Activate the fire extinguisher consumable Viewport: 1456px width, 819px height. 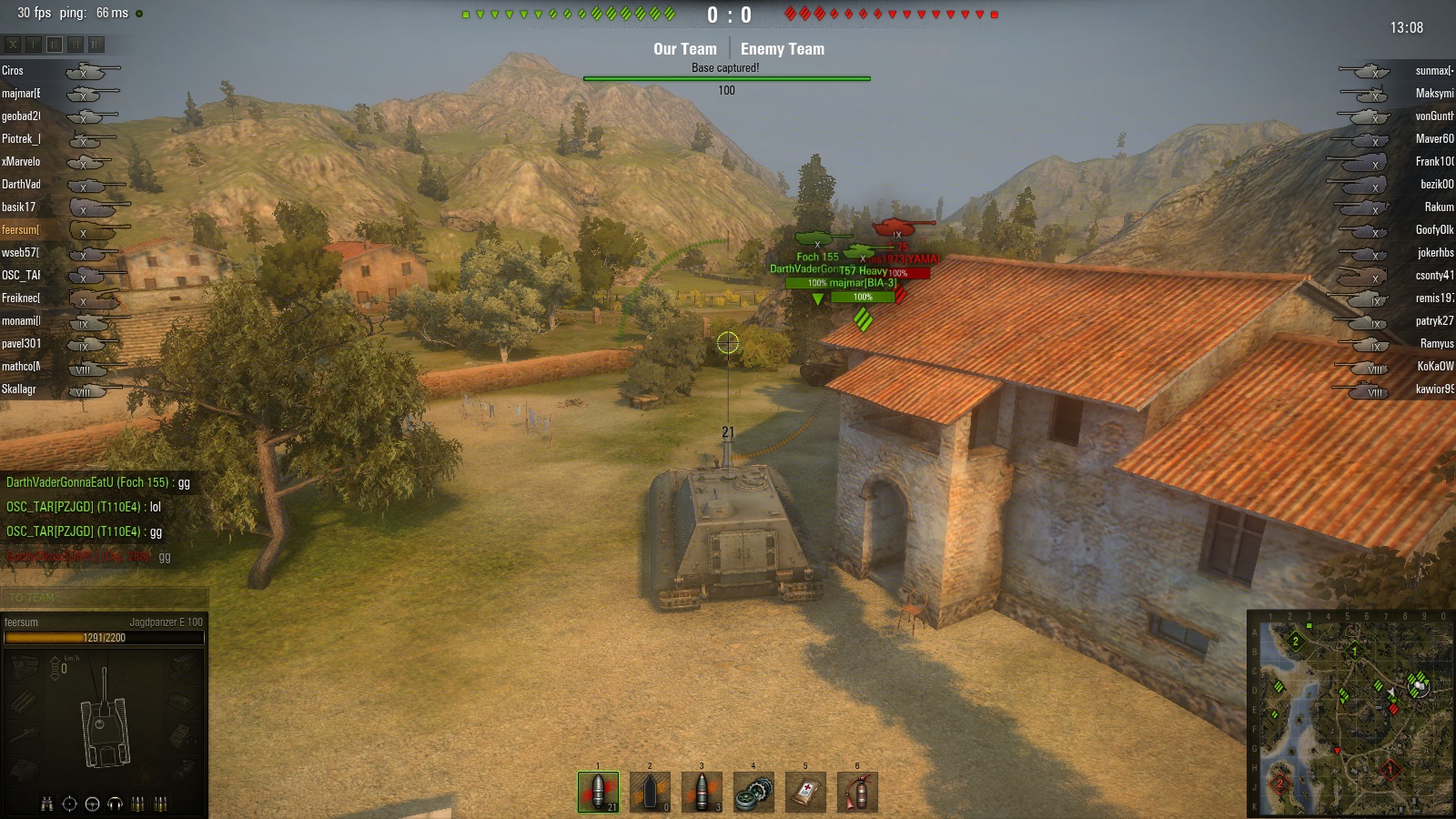tap(857, 792)
